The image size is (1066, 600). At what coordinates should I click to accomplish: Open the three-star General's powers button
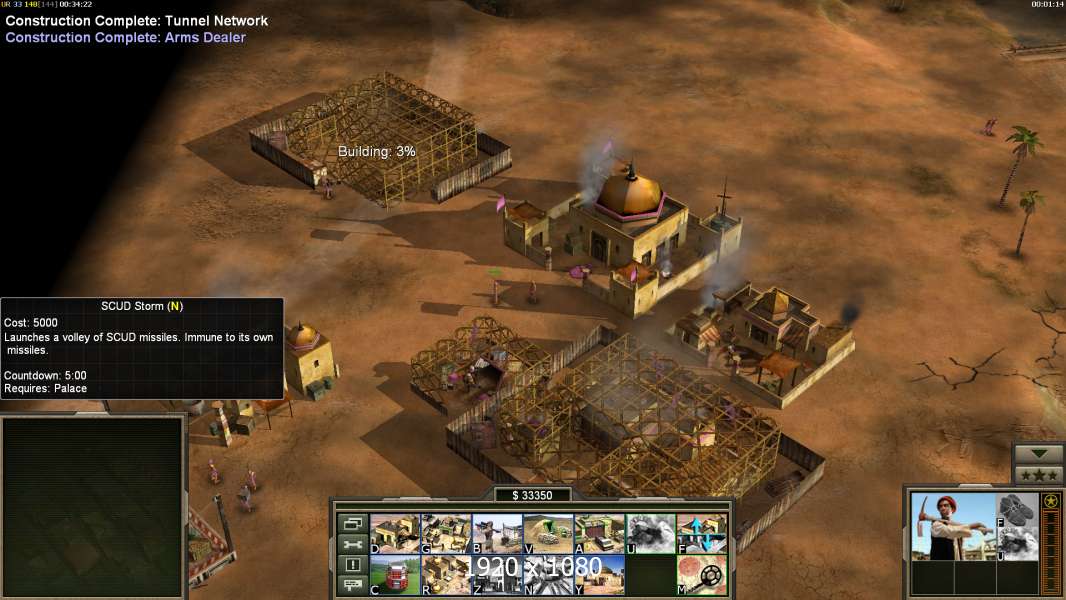point(1038,475)
